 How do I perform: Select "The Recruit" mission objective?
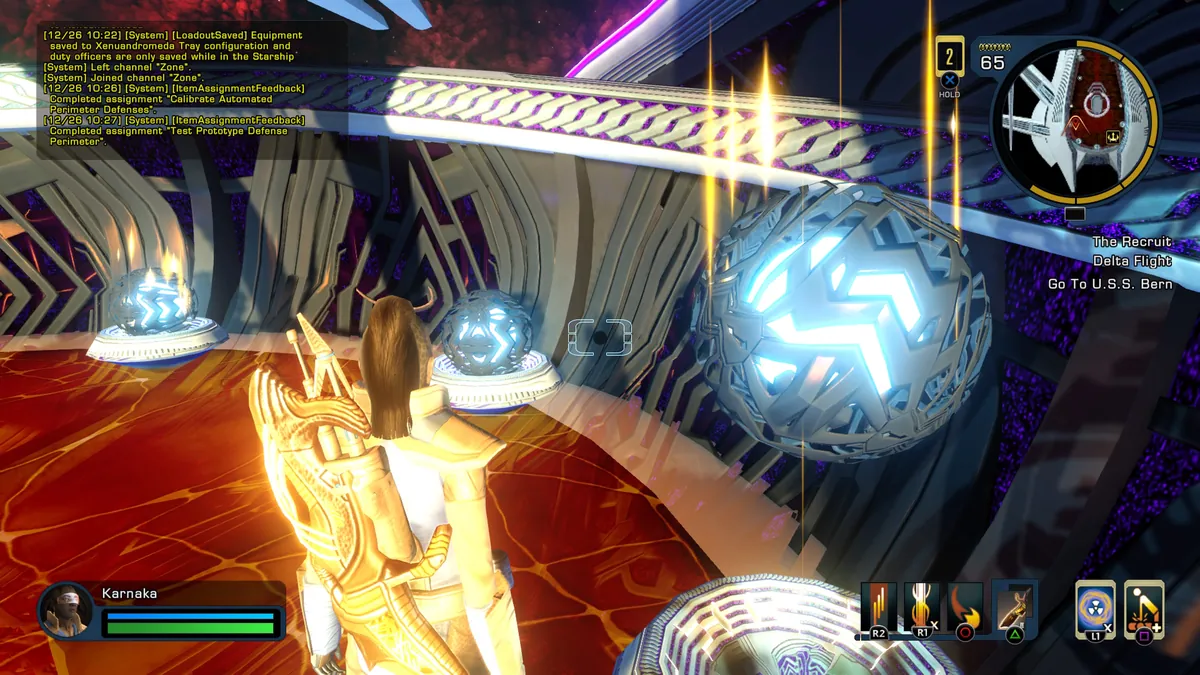pos(1131,242)
